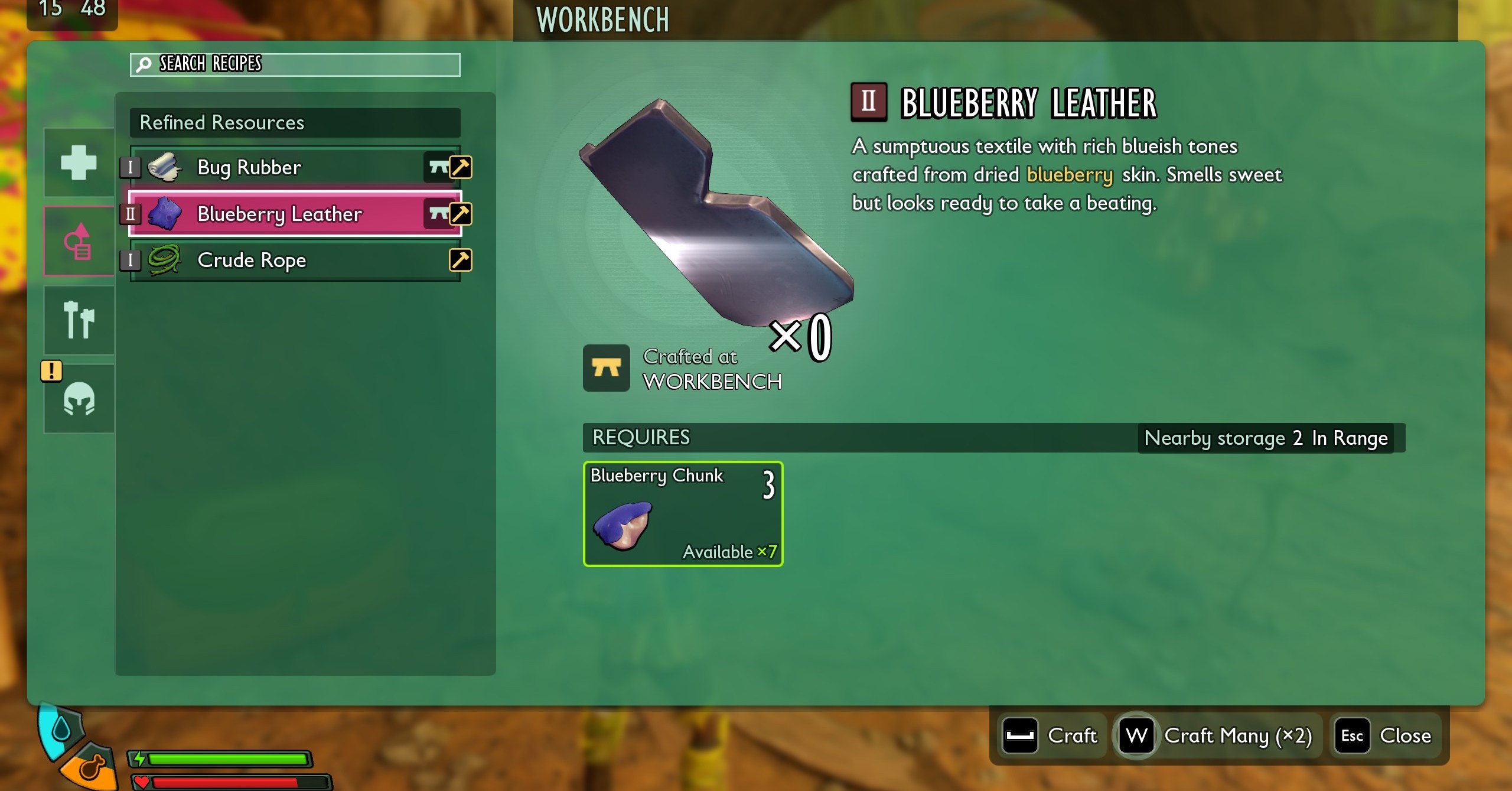Click the pin icon on Bug Rubber
This screenshot has height=791, width=1512.
(461, 167)
